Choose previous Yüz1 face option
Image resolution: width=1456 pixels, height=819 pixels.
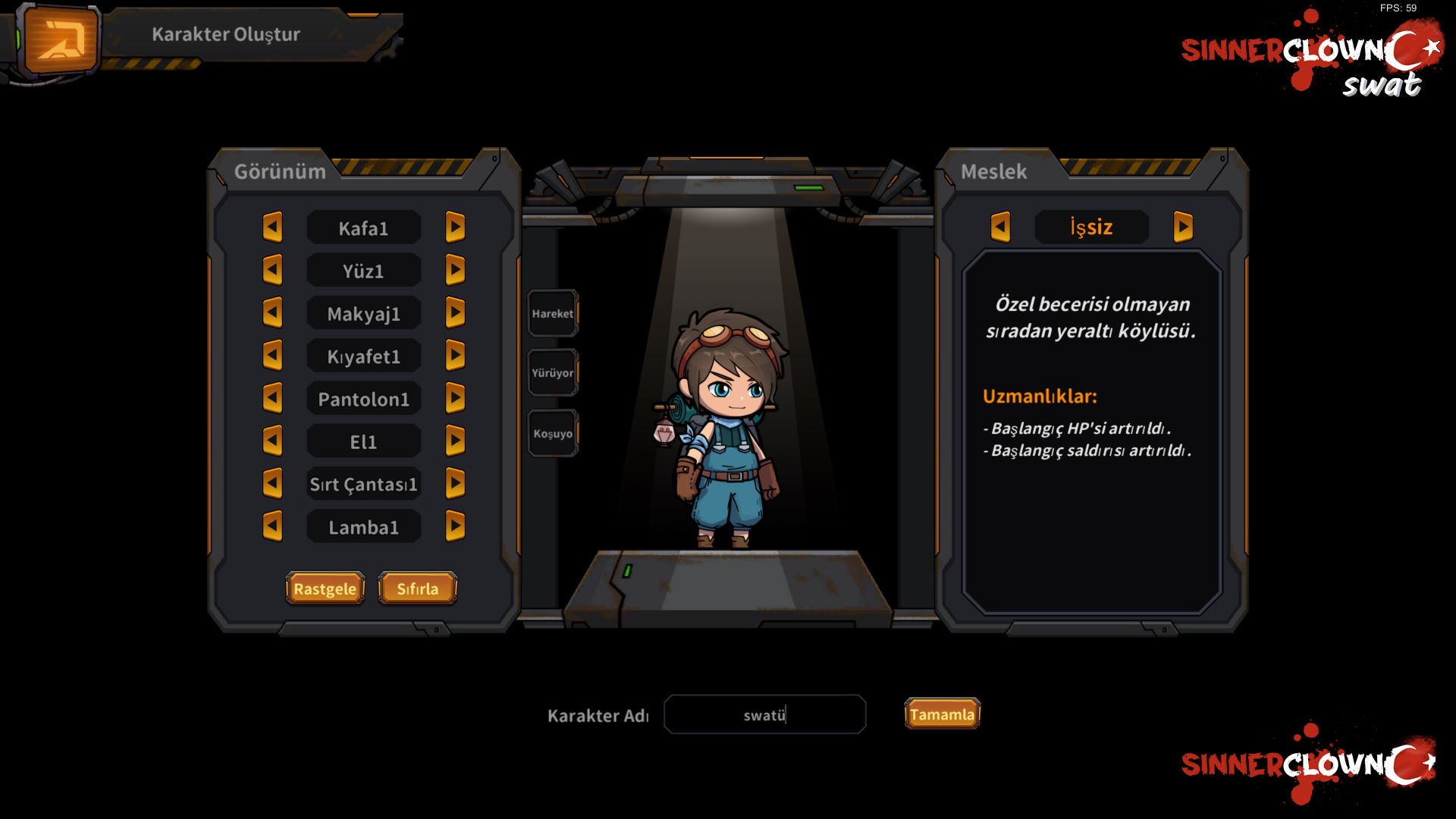(272, 270)
